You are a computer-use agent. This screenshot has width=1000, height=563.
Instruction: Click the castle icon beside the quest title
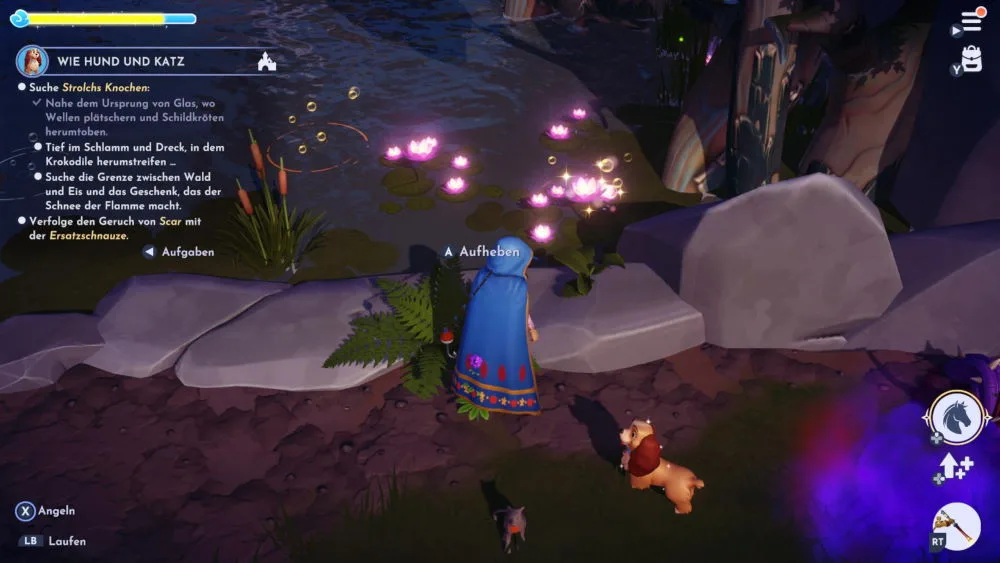tap(266, 62)
